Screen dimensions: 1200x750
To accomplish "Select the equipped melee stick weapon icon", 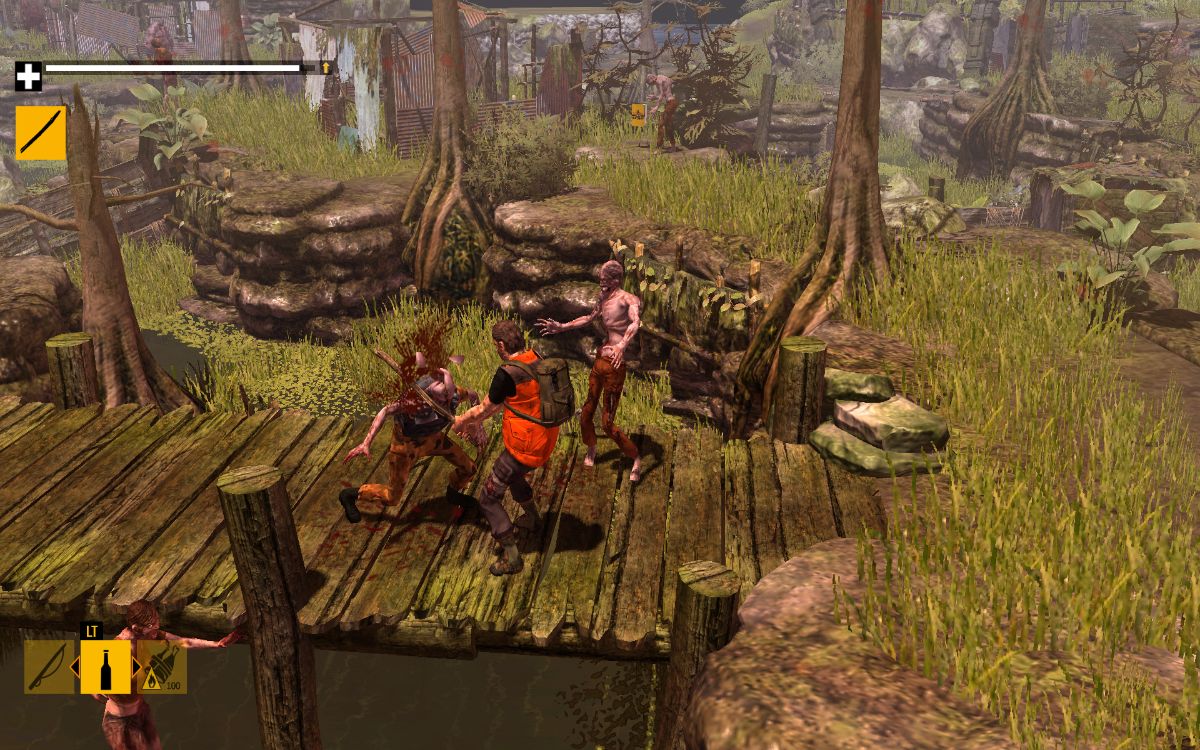I will pos(40,133).
